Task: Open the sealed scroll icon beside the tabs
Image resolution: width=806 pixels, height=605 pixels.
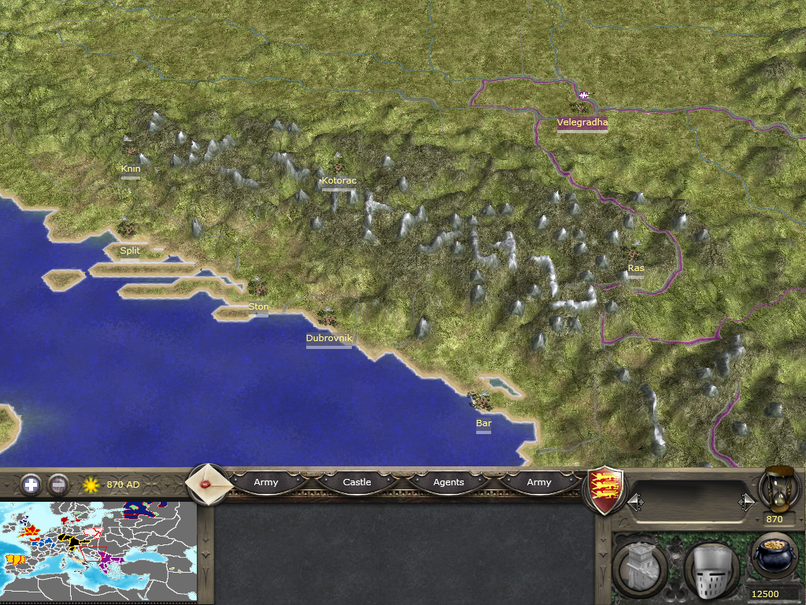Action: 208,483
